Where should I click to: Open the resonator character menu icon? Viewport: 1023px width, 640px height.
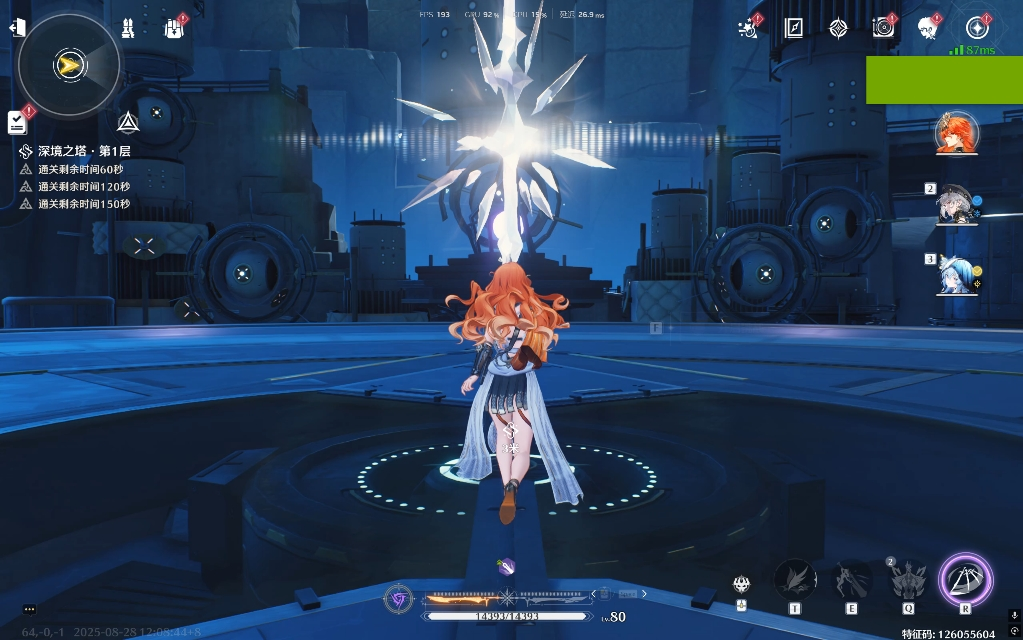tap(927, 28)
